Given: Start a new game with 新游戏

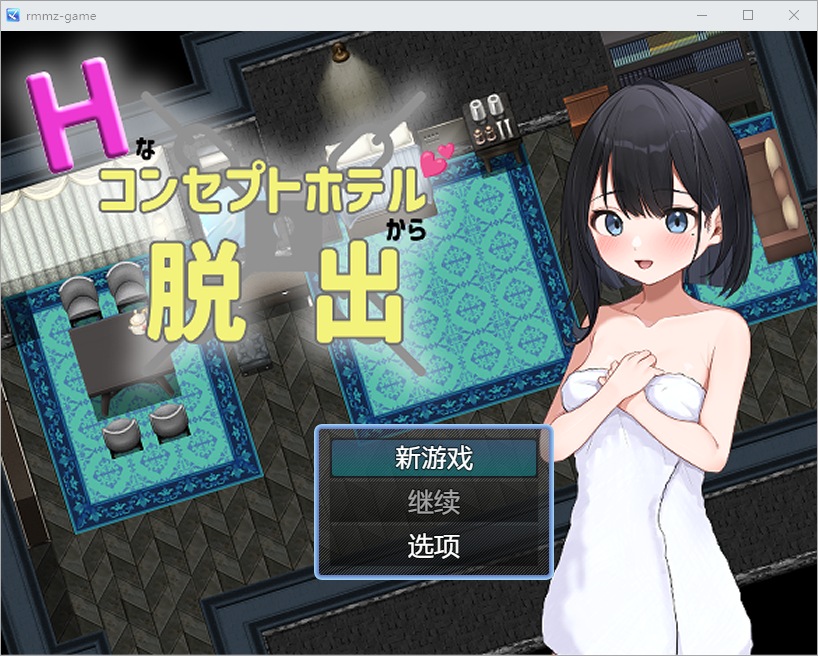Looking at the screenshot, I should point(434,458).
